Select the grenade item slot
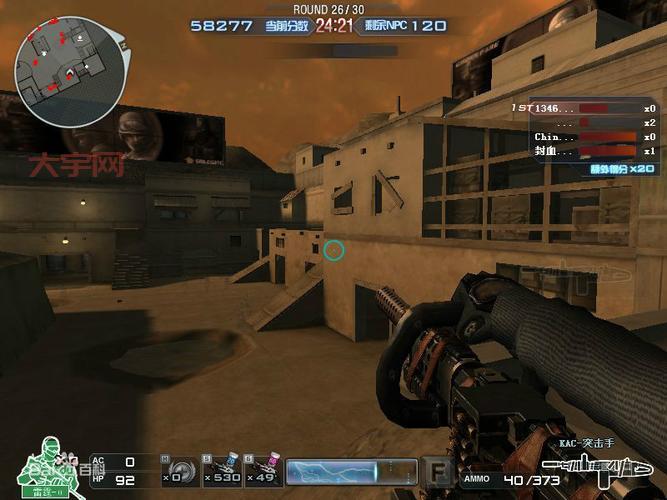Viewport: 667px width, 500px height. pos(180,470)
